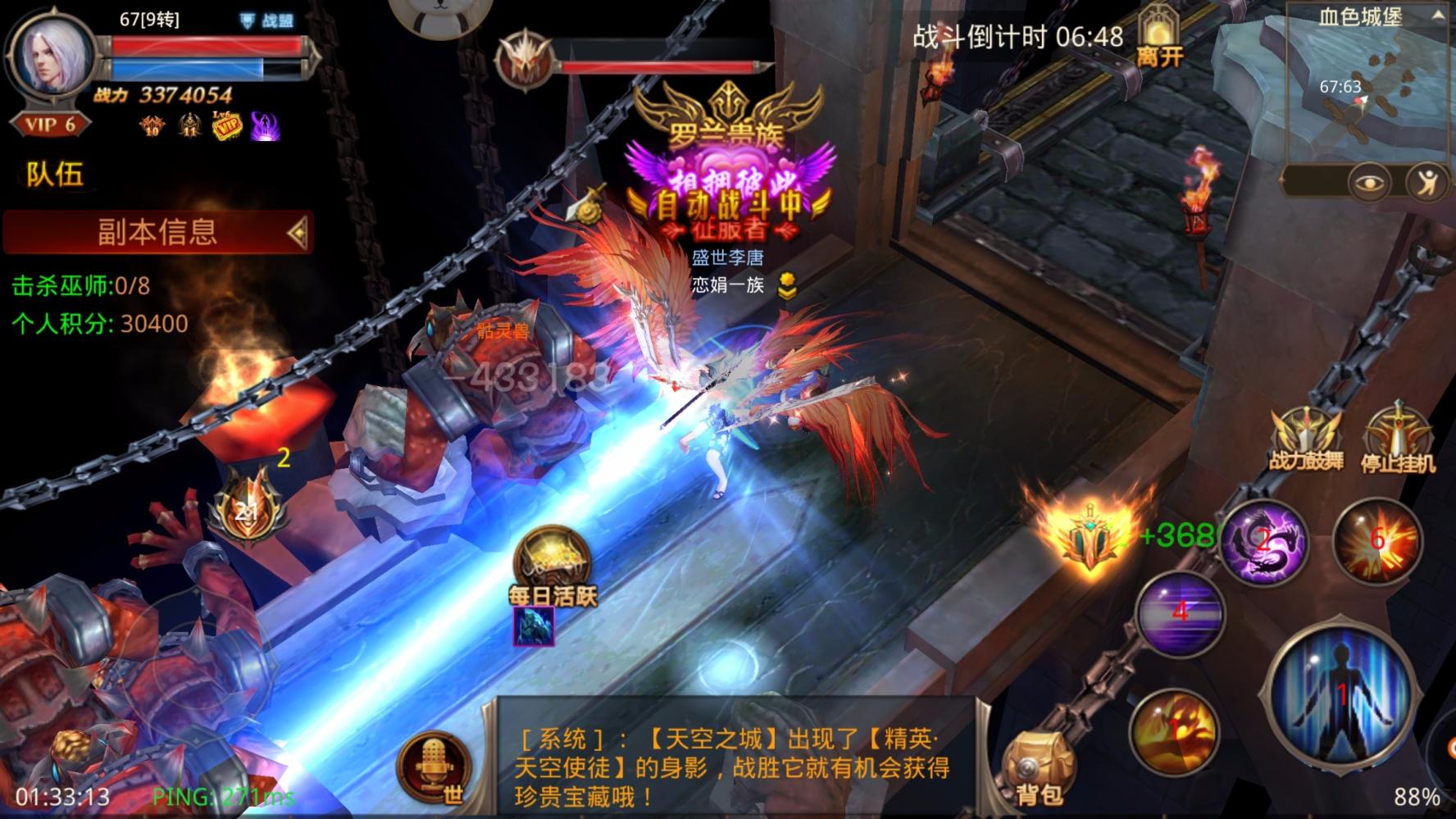Tap the microphone voice chat button
The image size is (1456, 819).
point(435,766)
